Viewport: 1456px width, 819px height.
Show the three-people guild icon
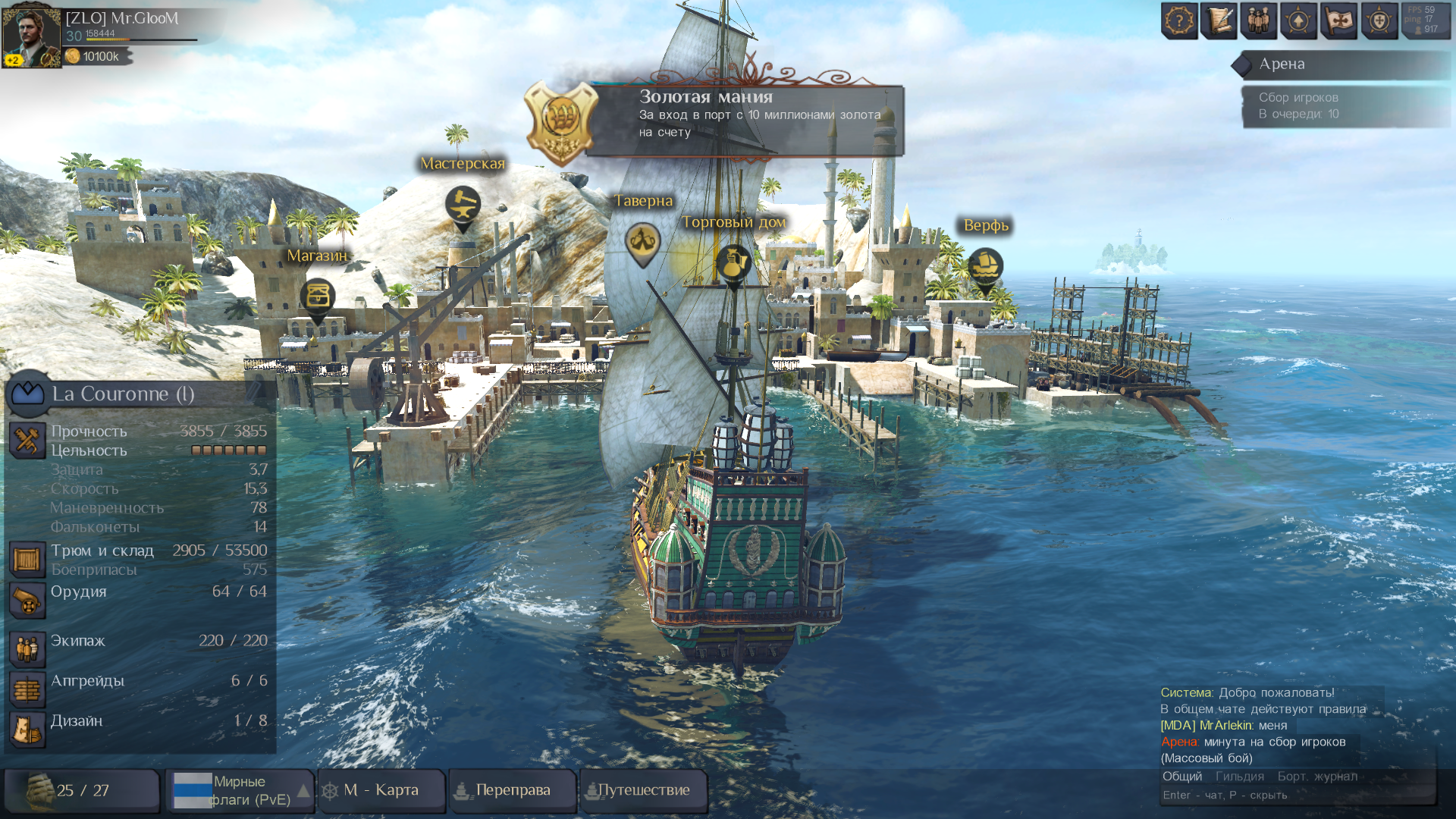1259,20
